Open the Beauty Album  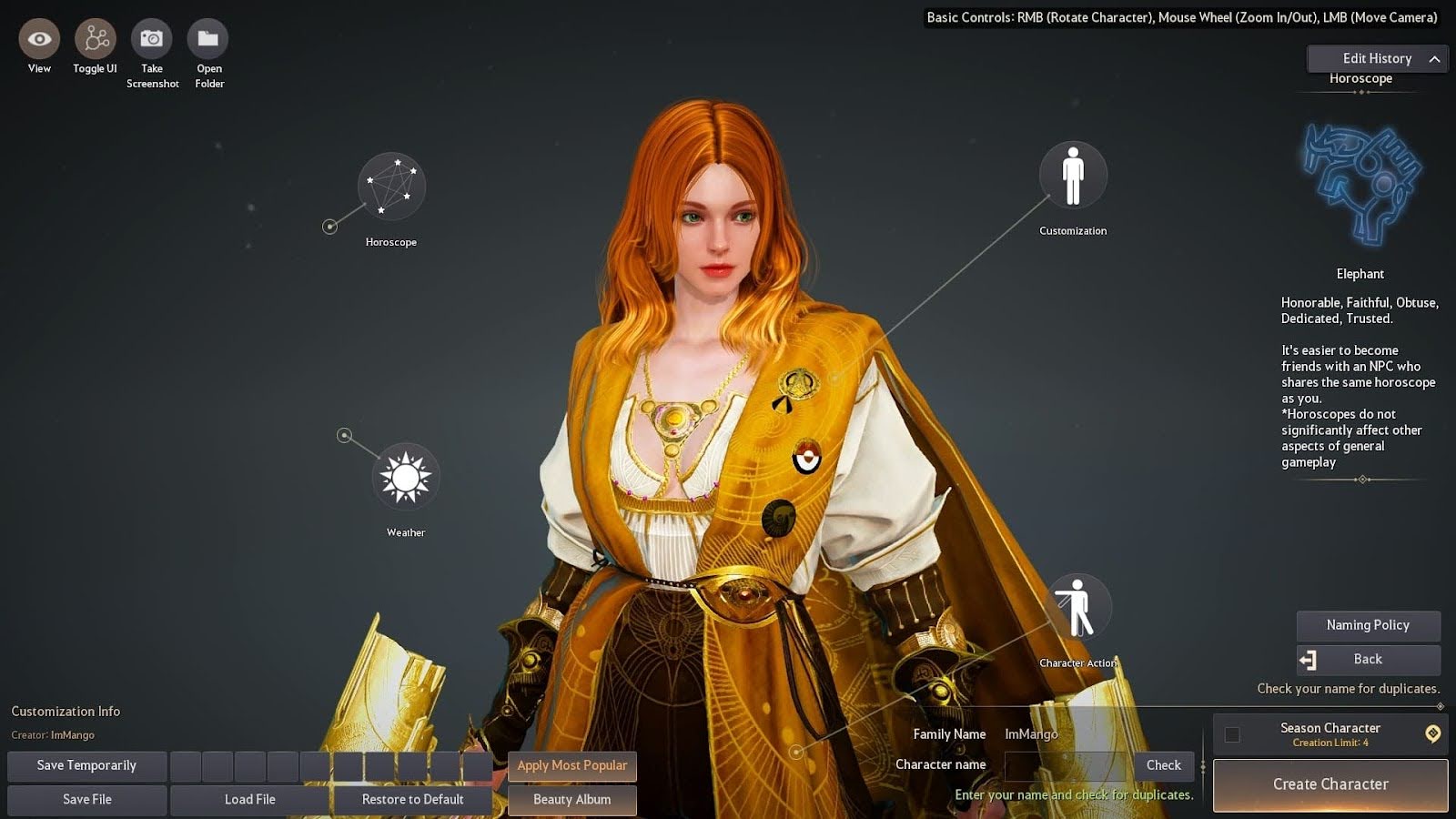pos(571,799)
